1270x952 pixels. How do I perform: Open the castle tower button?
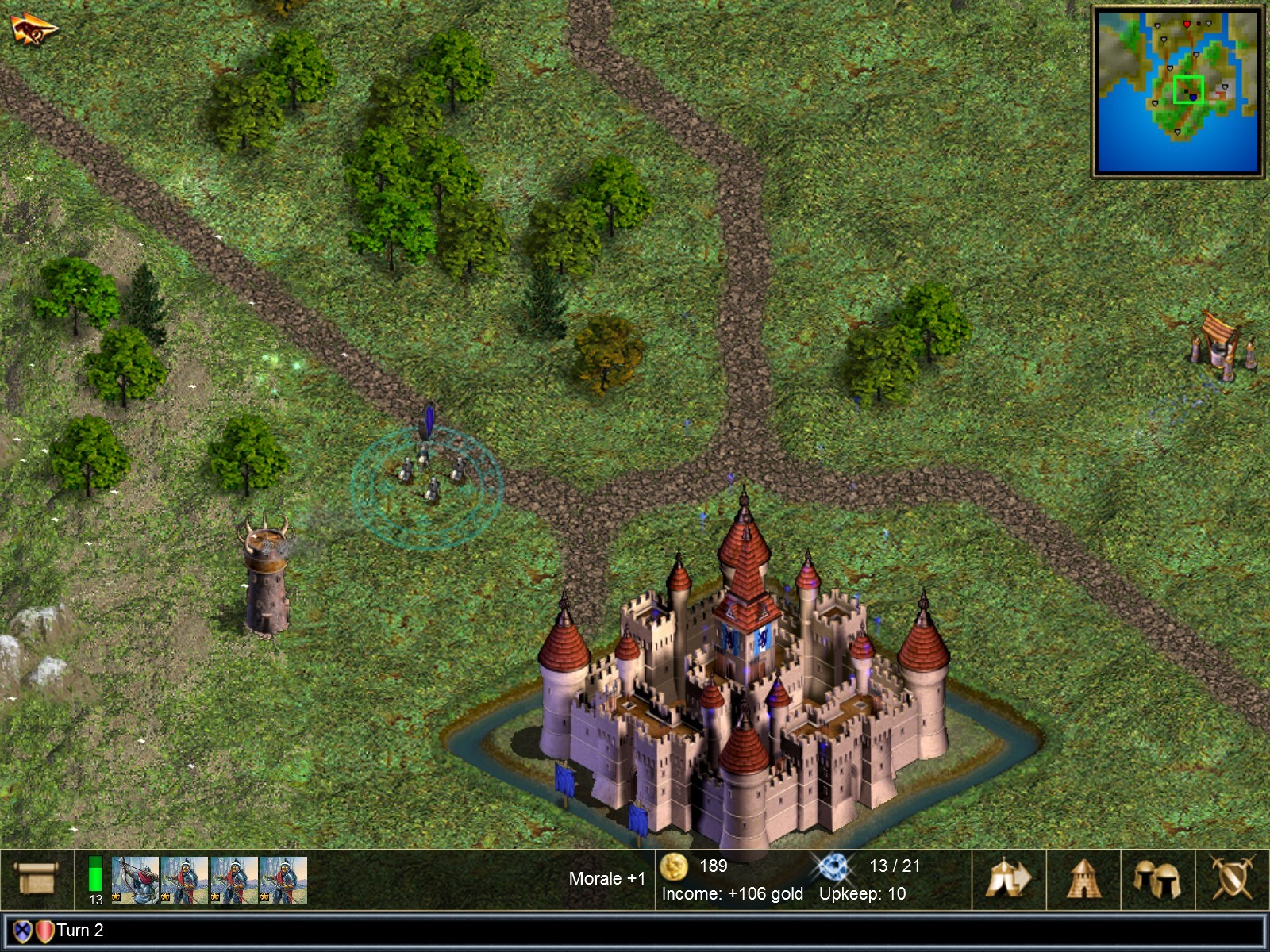pyautogui.click(x=1083, y=879)
